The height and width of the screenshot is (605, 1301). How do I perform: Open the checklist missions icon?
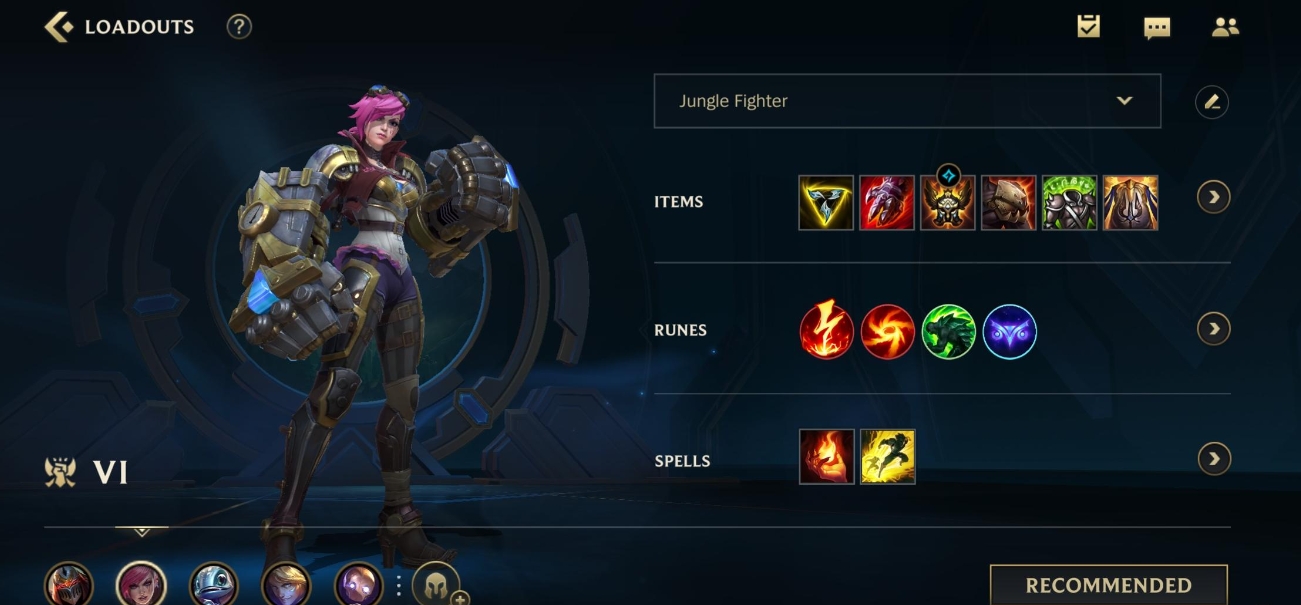coord(1088,27)
